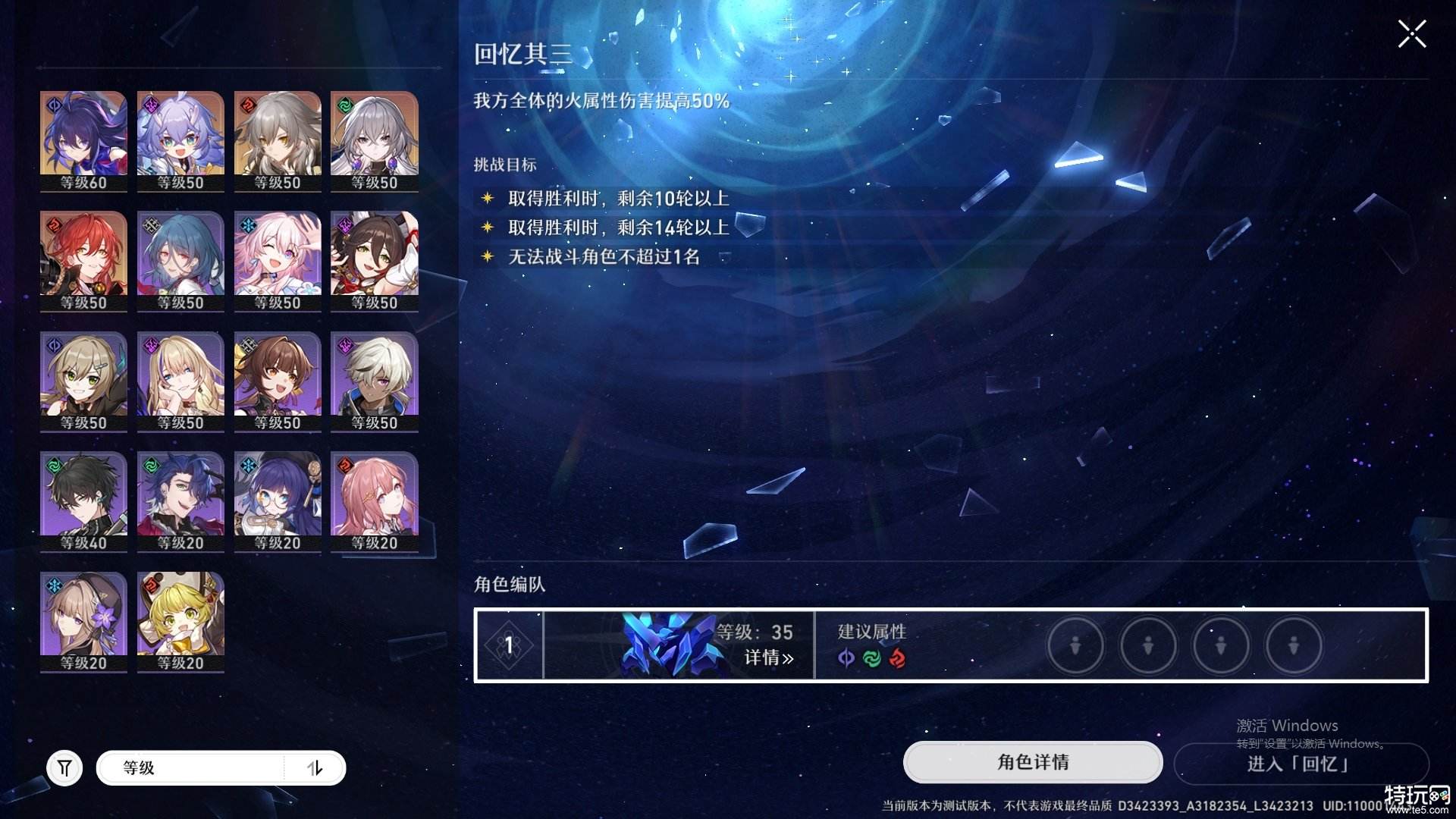
Task: Click the fourth empty team slot icon
Action: [1293, 645]
